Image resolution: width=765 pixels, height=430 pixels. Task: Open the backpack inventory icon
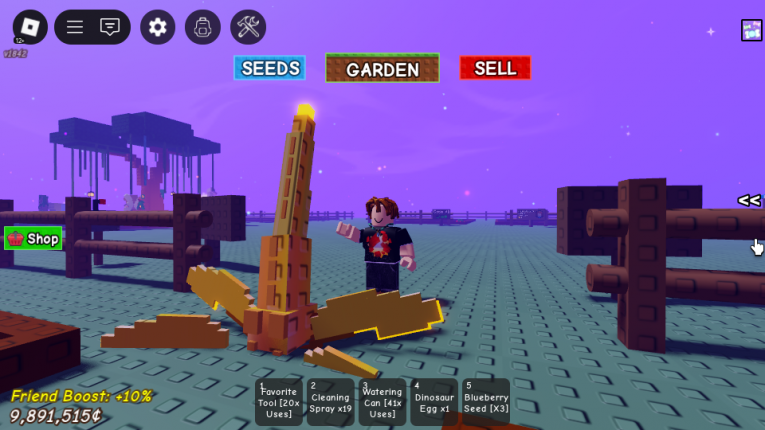coord(203,27)
